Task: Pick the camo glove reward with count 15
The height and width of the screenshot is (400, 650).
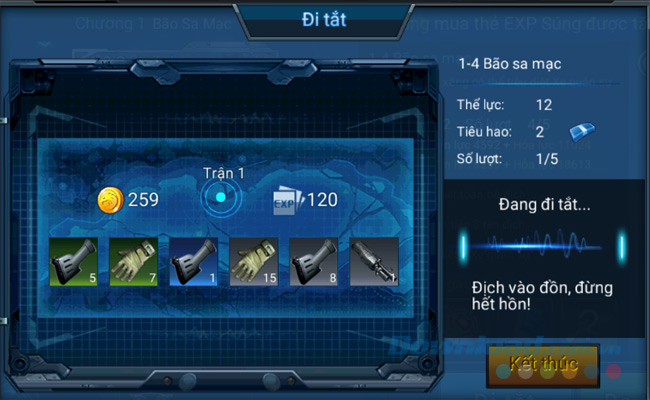Action: (254, 261)
